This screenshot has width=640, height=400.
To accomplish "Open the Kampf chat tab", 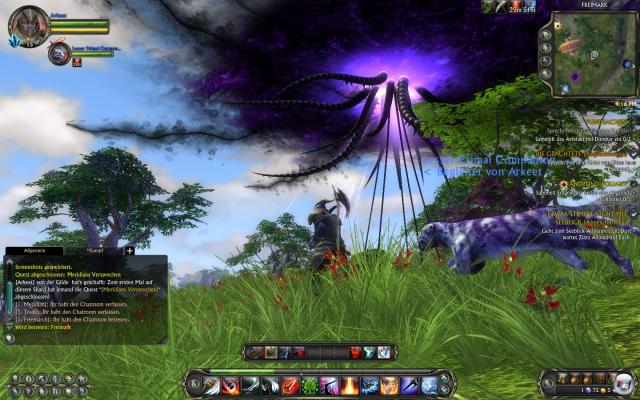I will 97,251.
